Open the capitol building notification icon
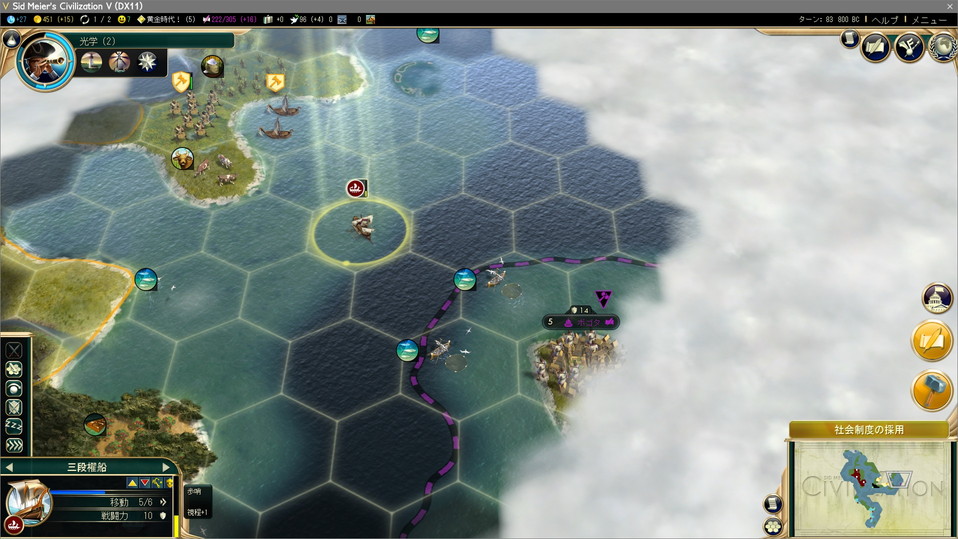This screenshot has width=958, height=539. click(937, 298)
